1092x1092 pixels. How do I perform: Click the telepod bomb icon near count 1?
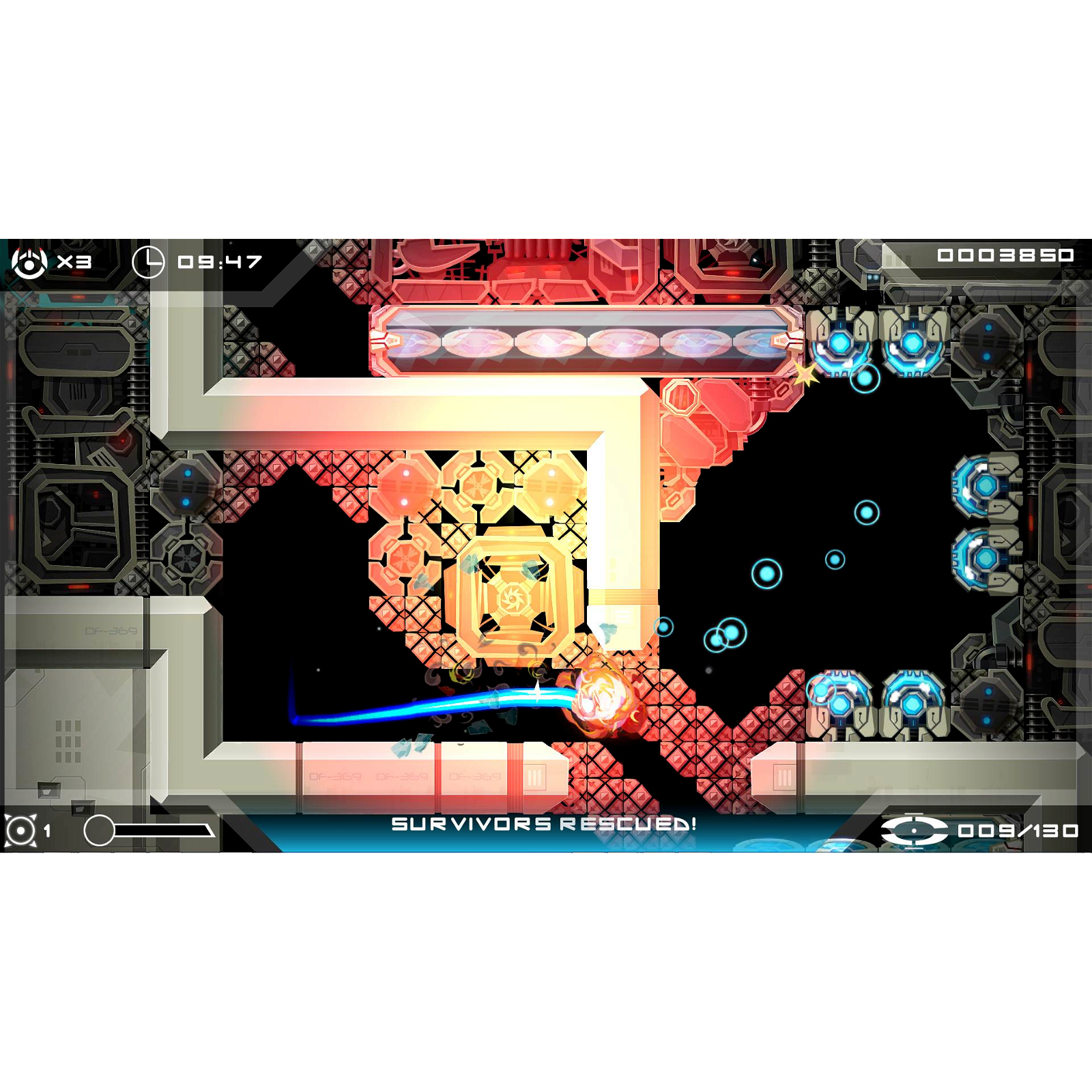point(22,830)
